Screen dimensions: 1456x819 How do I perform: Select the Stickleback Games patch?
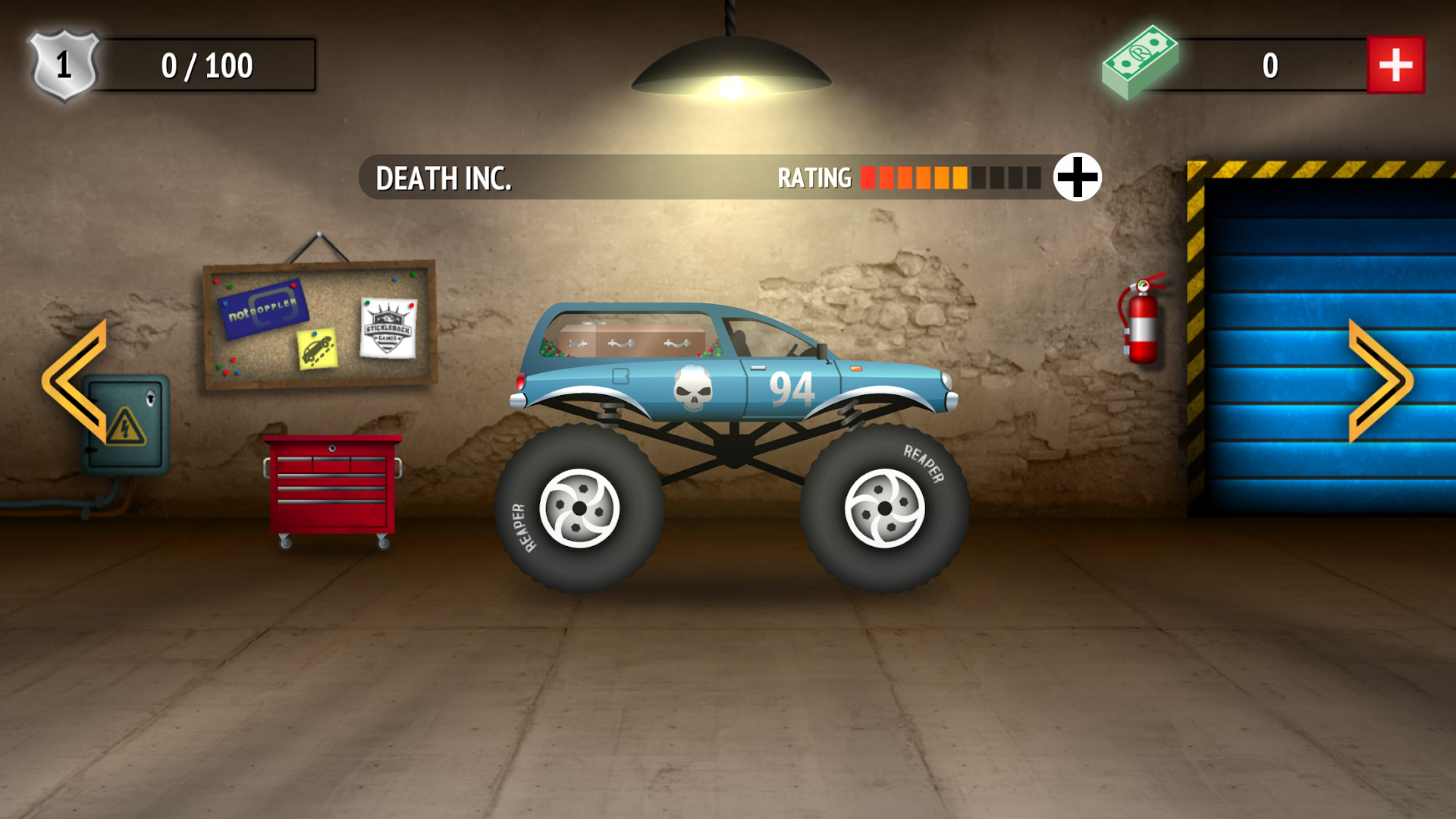387,326
